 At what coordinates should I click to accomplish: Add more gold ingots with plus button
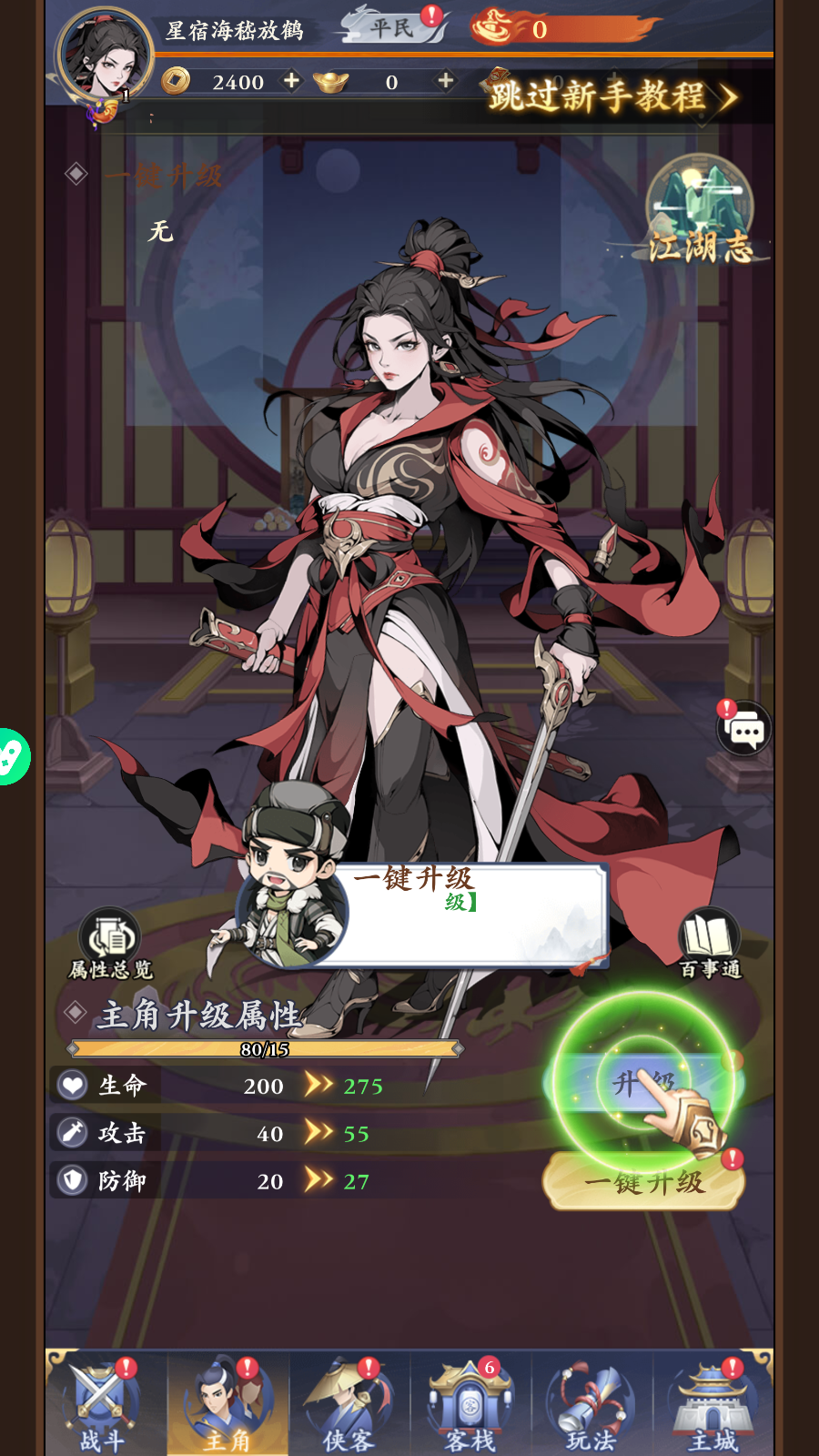click(445, 81)
